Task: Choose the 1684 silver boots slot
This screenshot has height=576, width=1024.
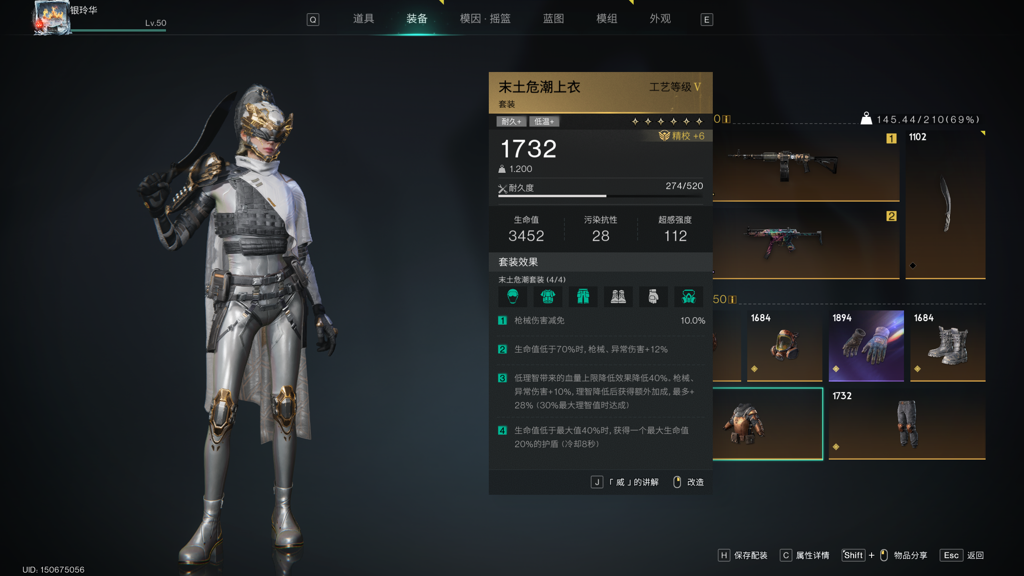Action: 947,346
